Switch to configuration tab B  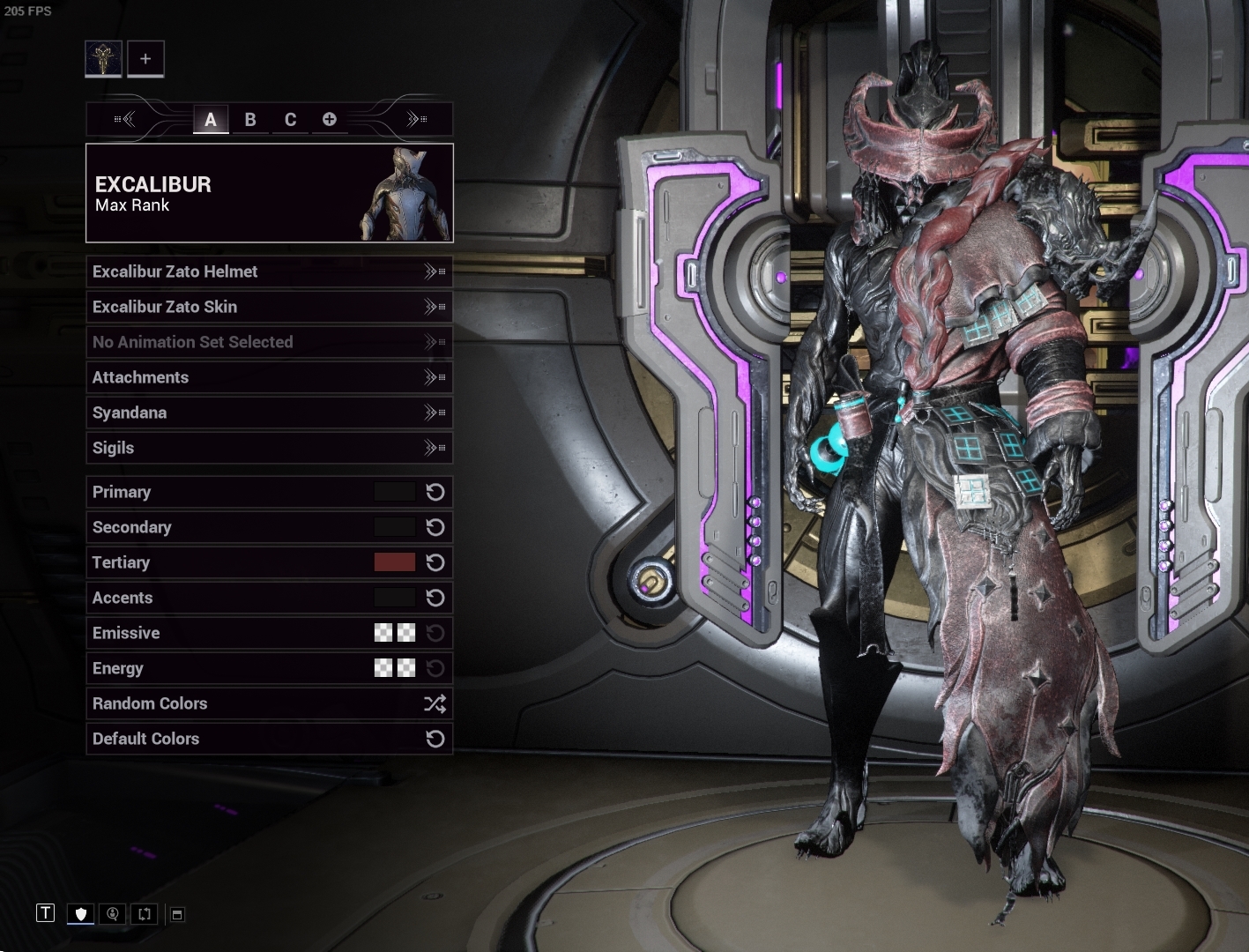click(250, 119)
